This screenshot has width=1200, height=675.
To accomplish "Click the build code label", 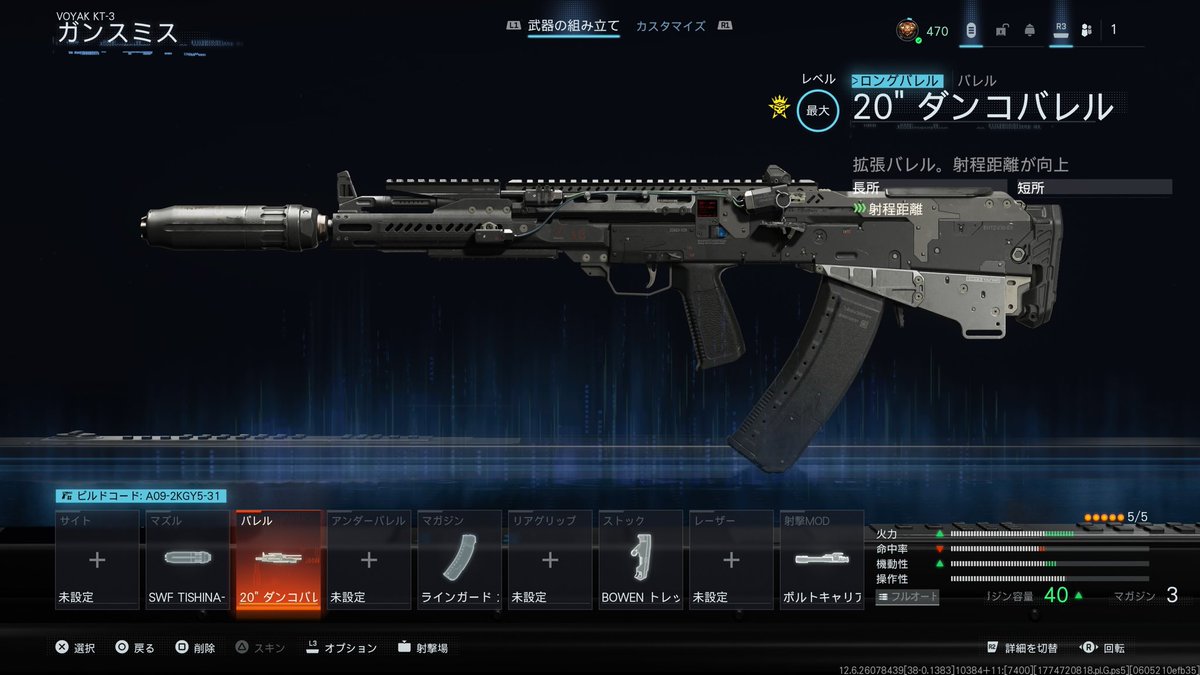I will pos(142,495).
